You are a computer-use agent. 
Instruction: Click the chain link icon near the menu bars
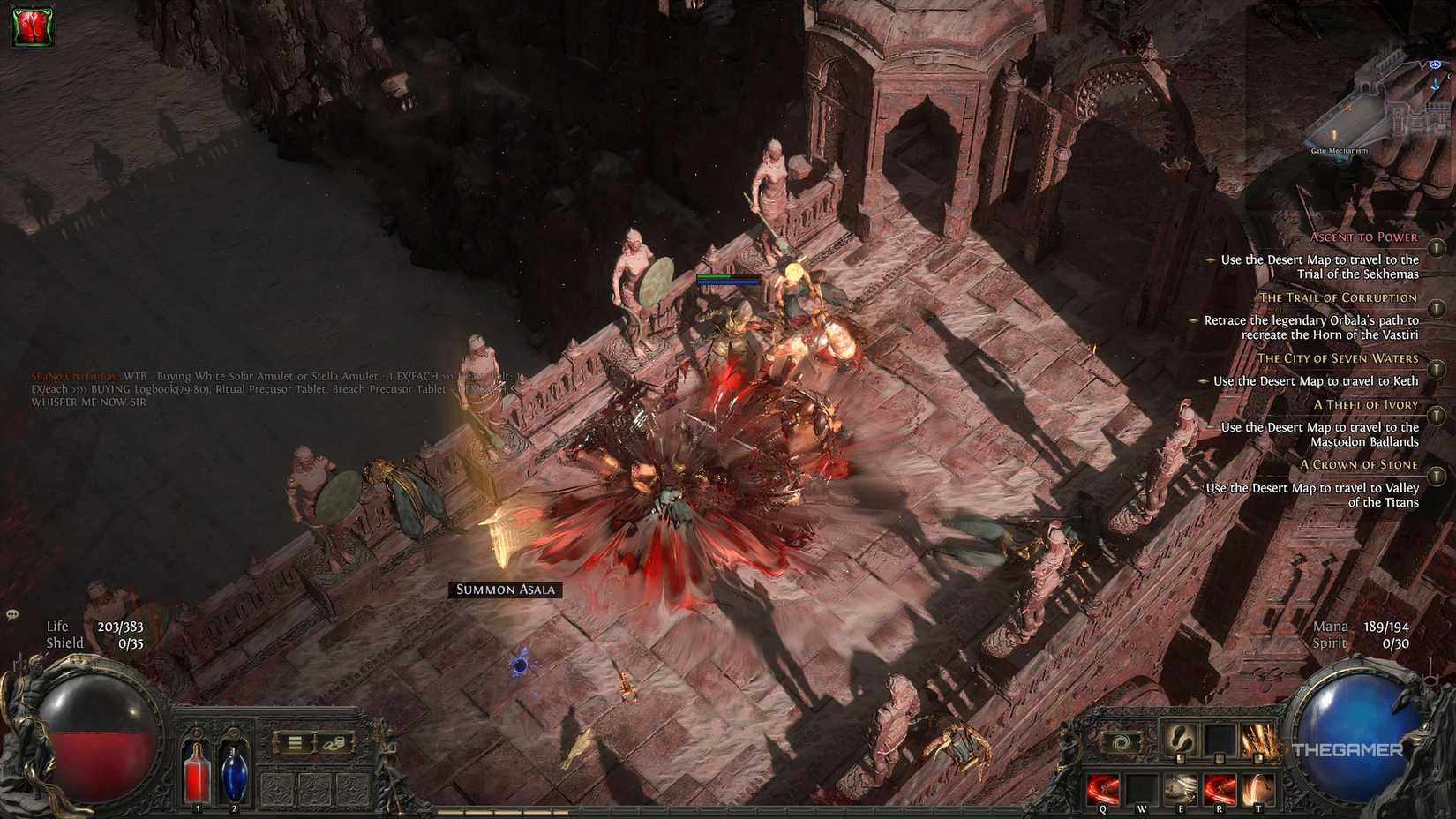[x=333, y=742]
